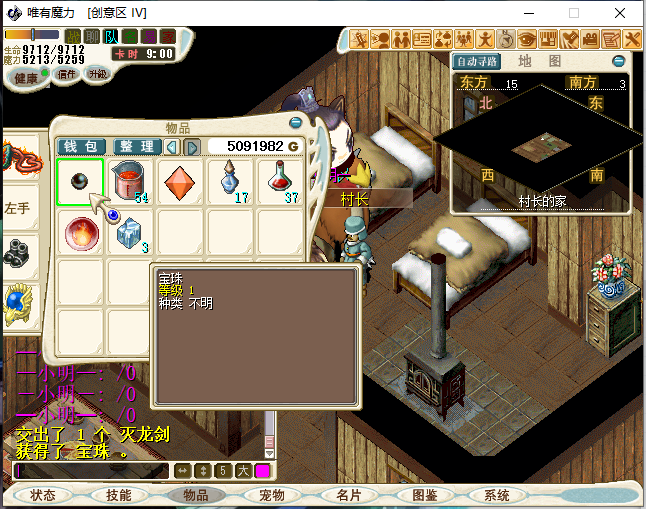Select the blue potion bottle slot
The image size is (646, 509).
[231, 182]
